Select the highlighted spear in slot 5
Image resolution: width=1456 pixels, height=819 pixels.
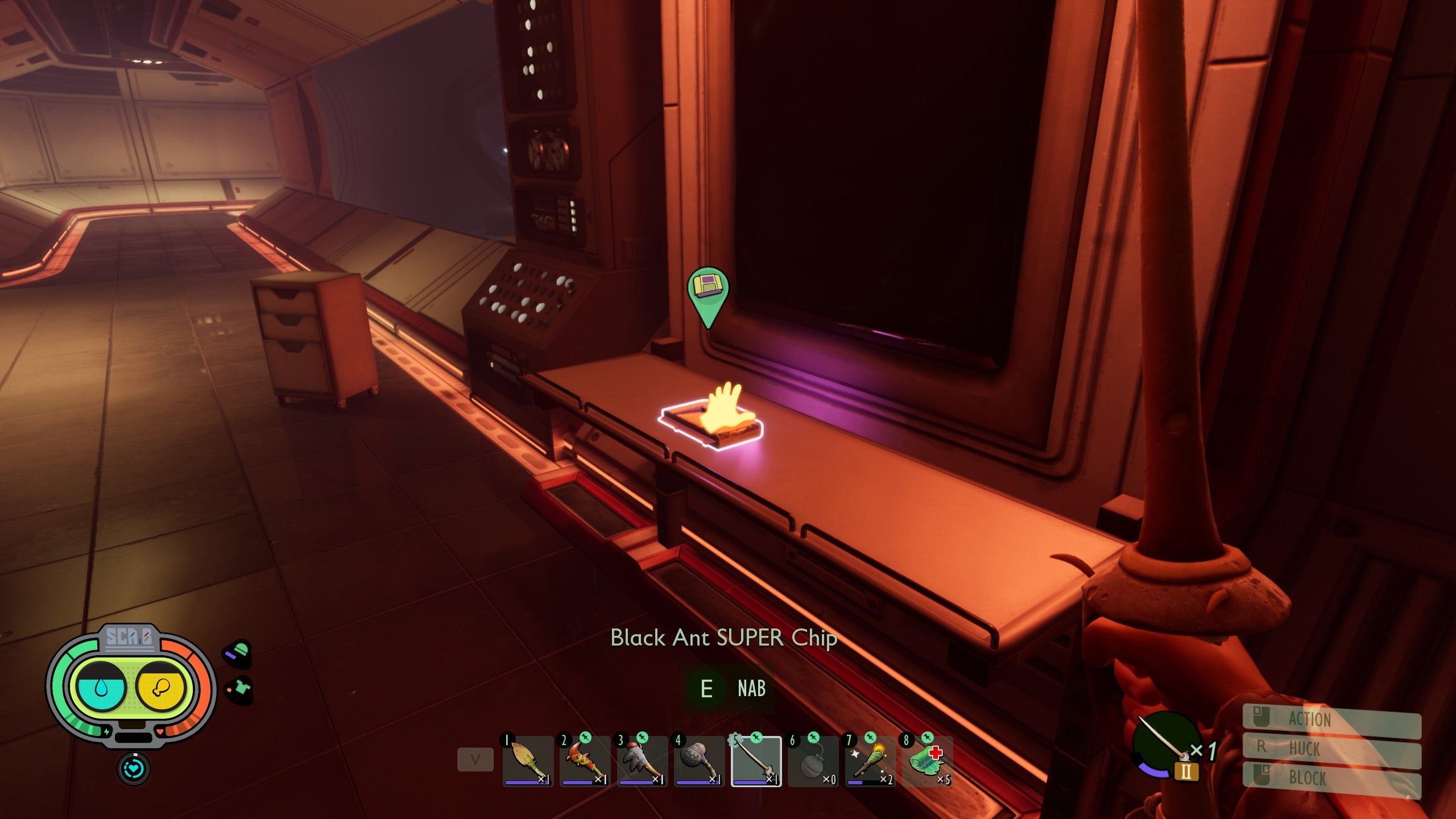(x=756, y=761)
